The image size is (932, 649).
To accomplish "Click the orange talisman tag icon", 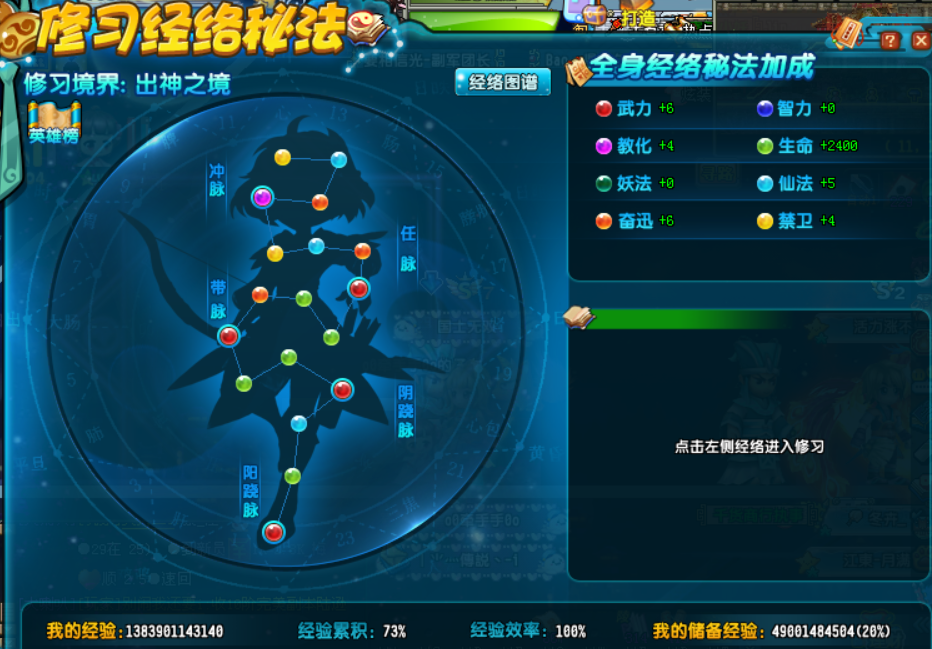I will coord(848,33).
